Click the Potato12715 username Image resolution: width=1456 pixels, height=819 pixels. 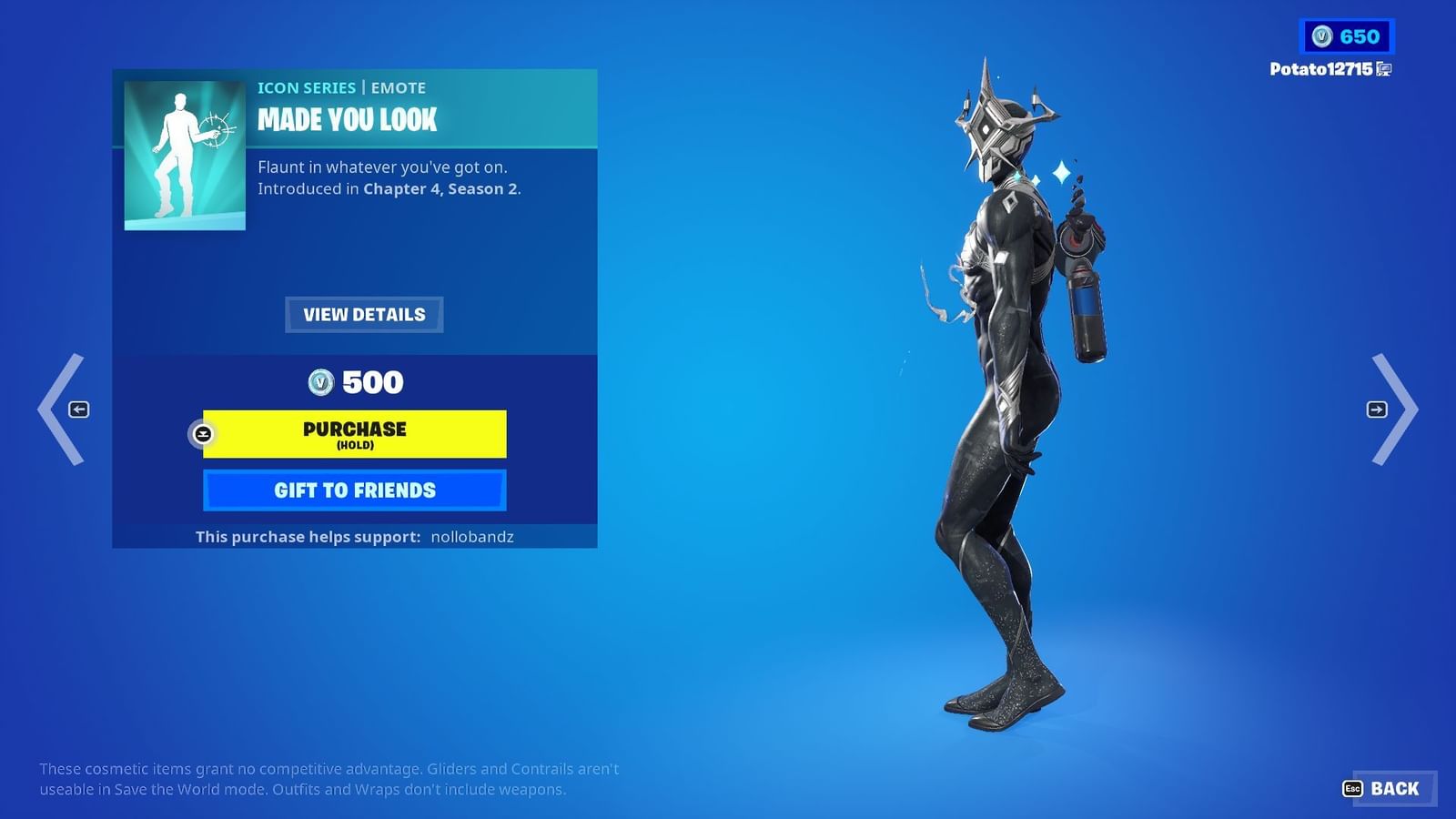click(x=1319, y=68)
